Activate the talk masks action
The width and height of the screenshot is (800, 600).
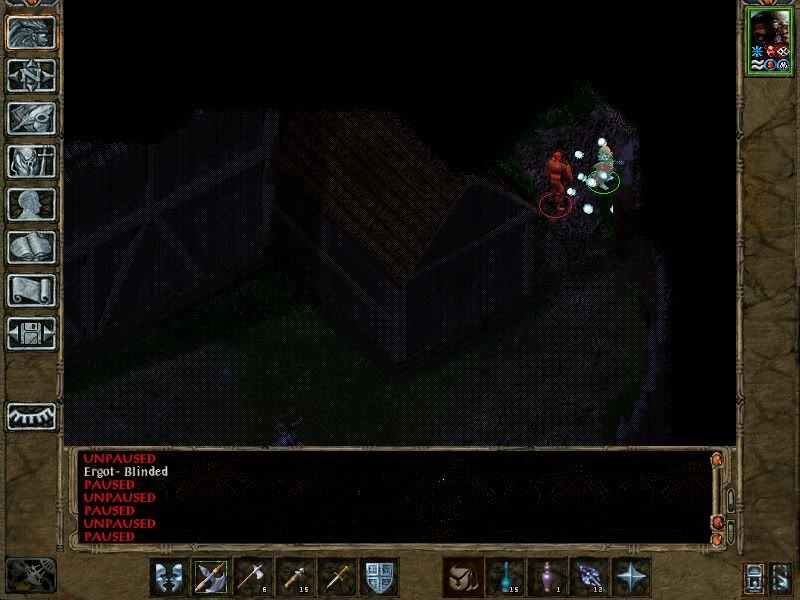(x=169, y=577)
